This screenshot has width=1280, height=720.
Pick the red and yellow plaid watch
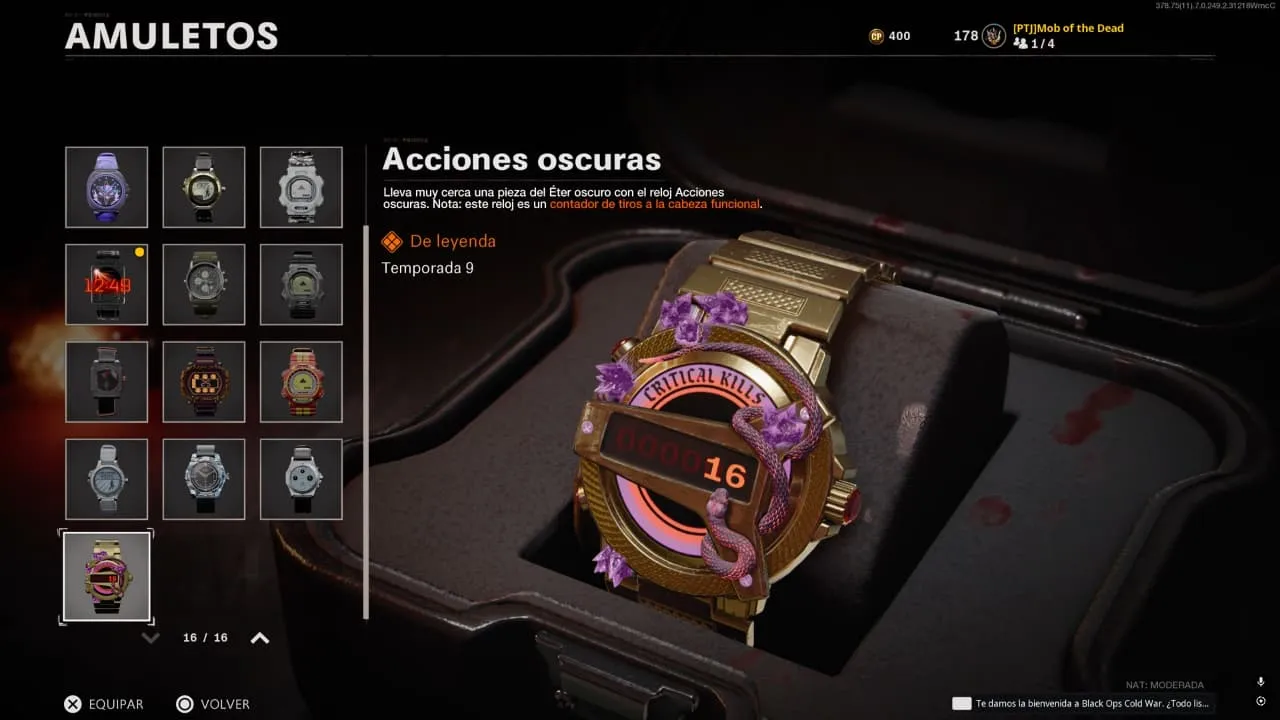(x=301, y=381)
